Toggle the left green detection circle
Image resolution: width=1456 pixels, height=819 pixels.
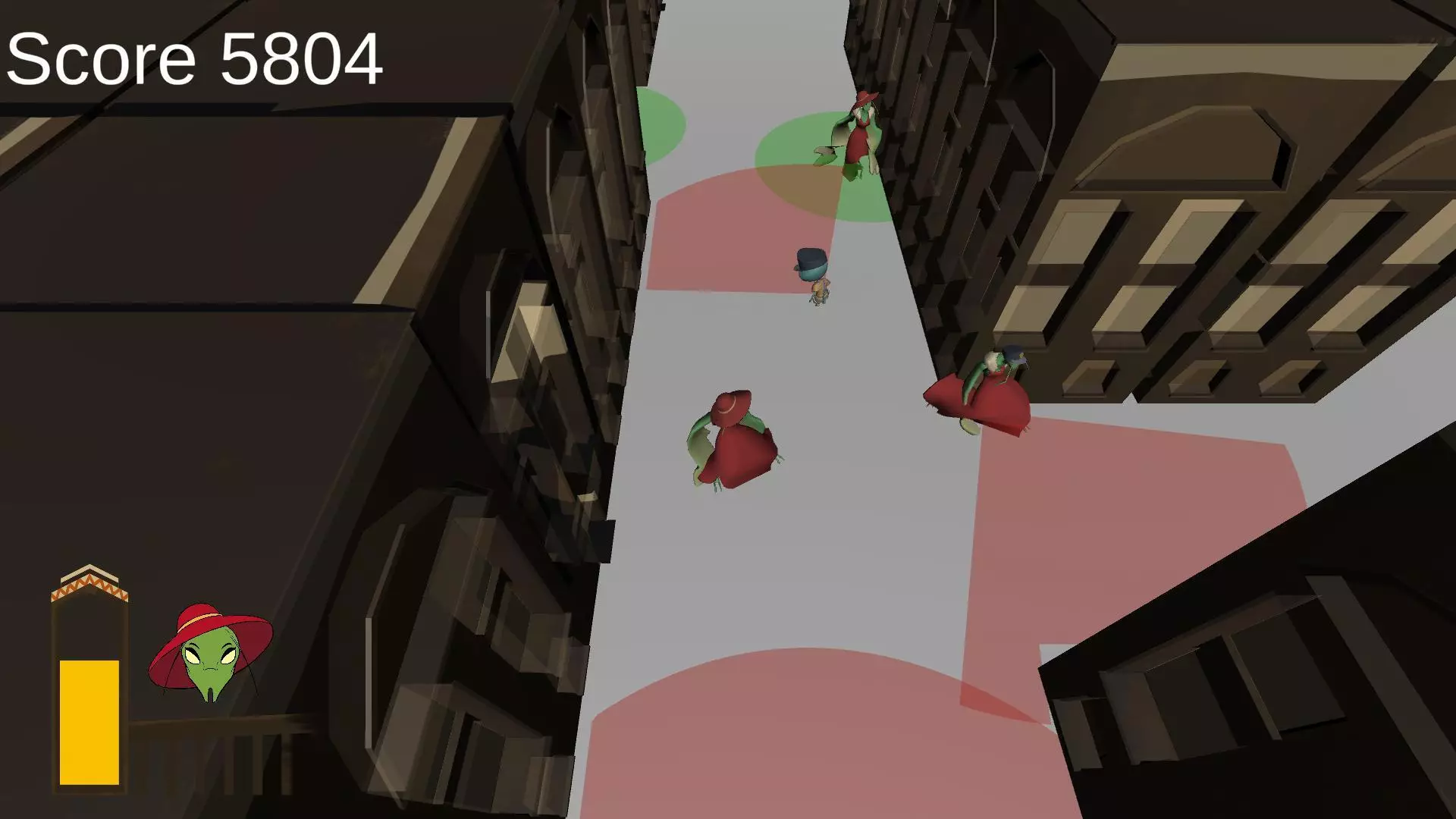660,125
